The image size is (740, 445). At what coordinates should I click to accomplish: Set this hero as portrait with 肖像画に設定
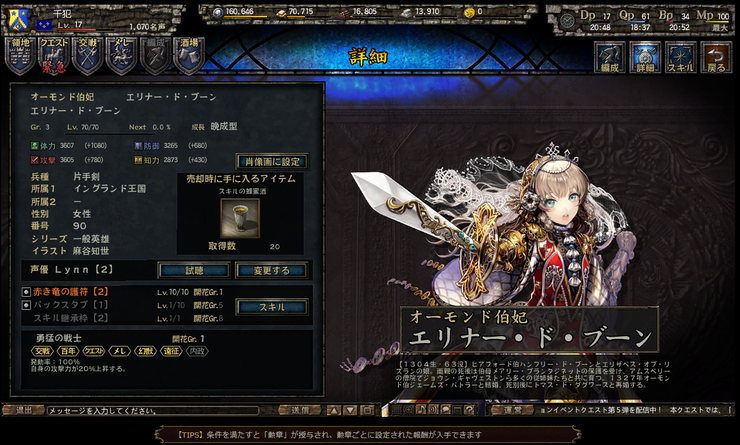[271, 161]
